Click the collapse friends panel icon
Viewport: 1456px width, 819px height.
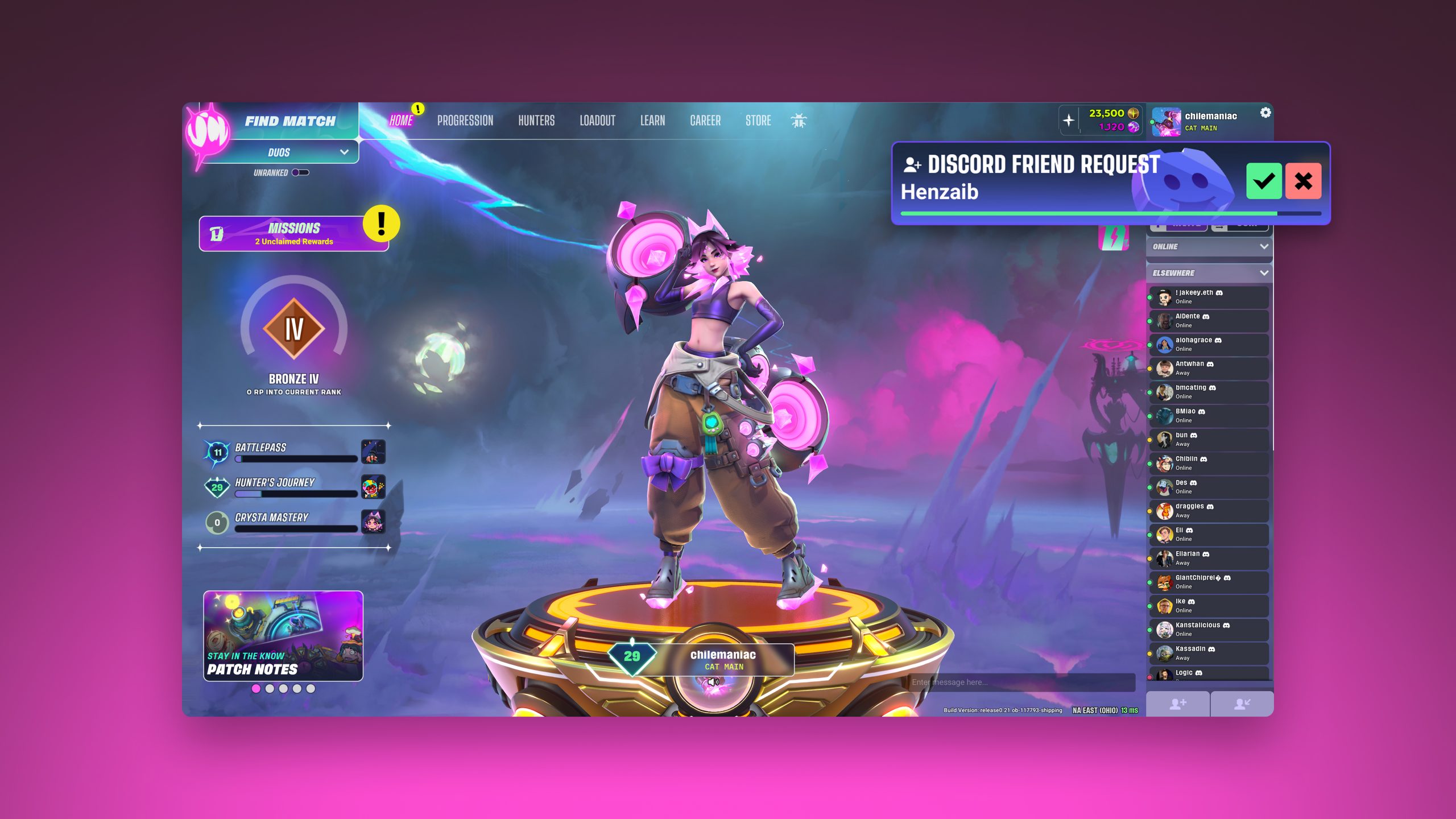click(x=1243, y=704)
